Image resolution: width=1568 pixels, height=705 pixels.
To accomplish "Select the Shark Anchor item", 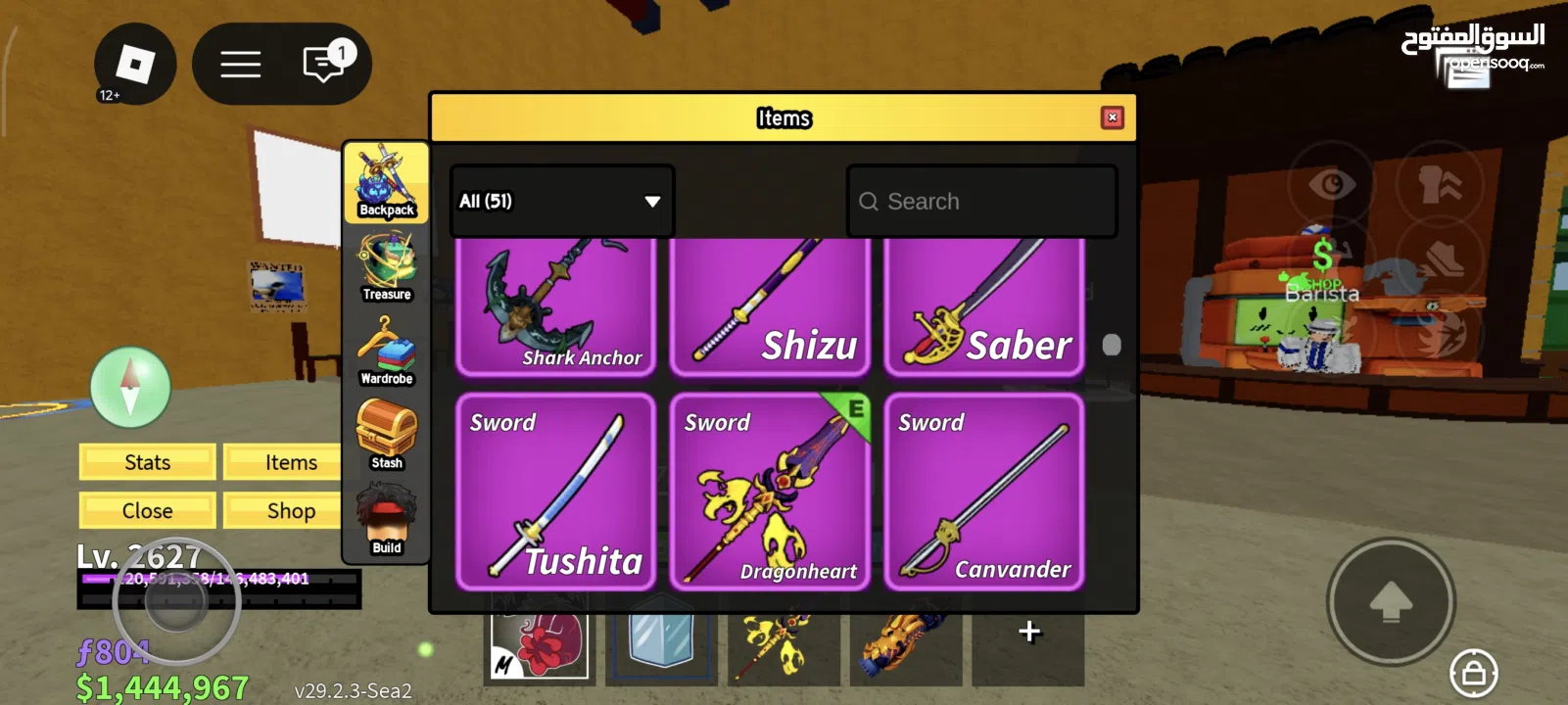I will click(x=555, y=305).
